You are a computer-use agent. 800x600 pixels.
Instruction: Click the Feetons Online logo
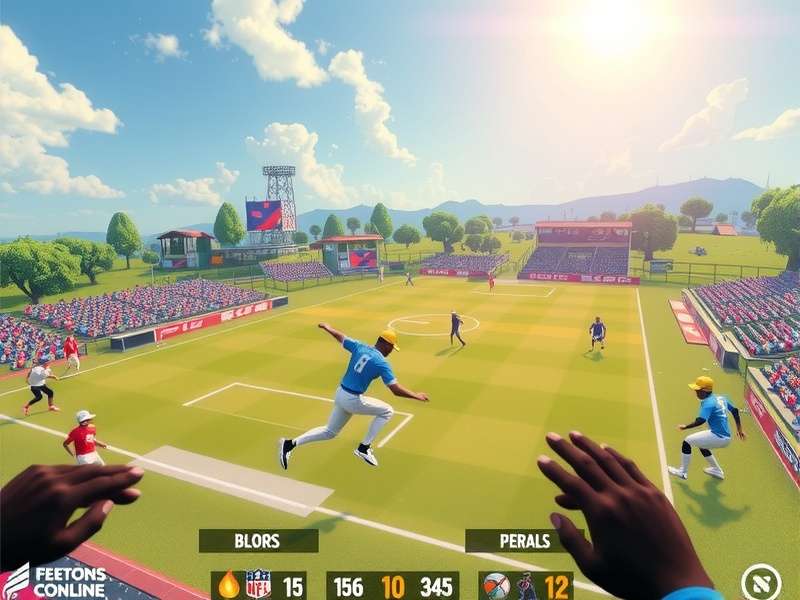tap(56, 581)
